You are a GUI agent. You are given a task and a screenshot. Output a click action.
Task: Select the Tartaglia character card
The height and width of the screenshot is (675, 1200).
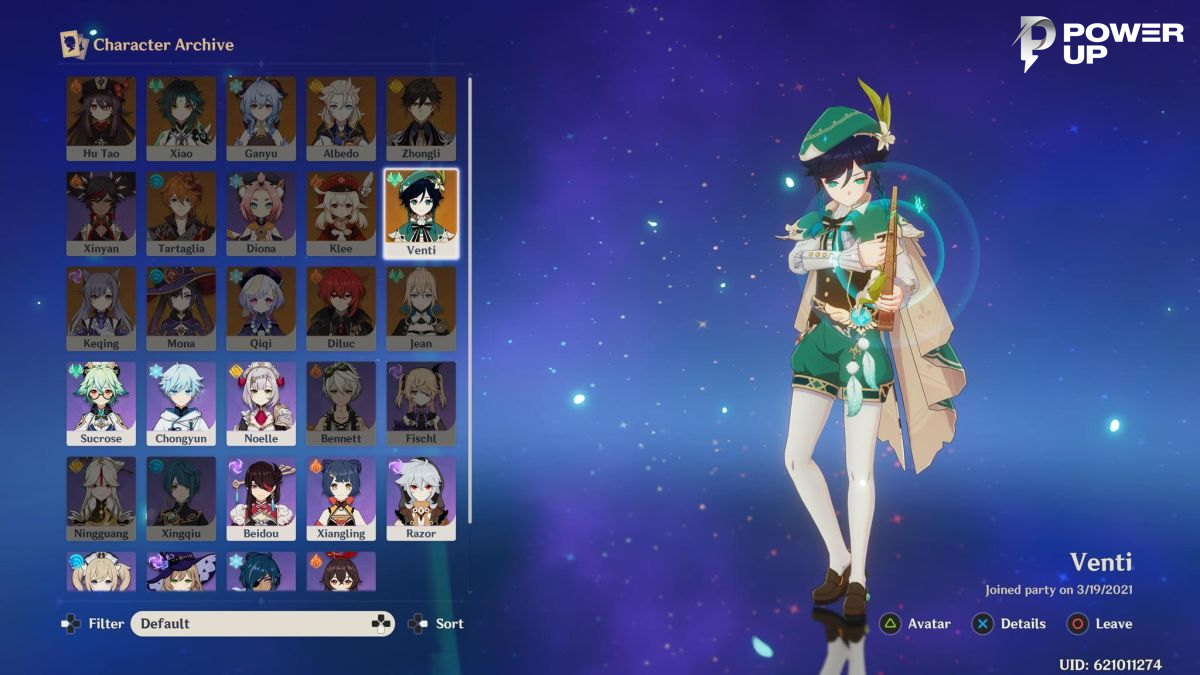pos(181,213)
